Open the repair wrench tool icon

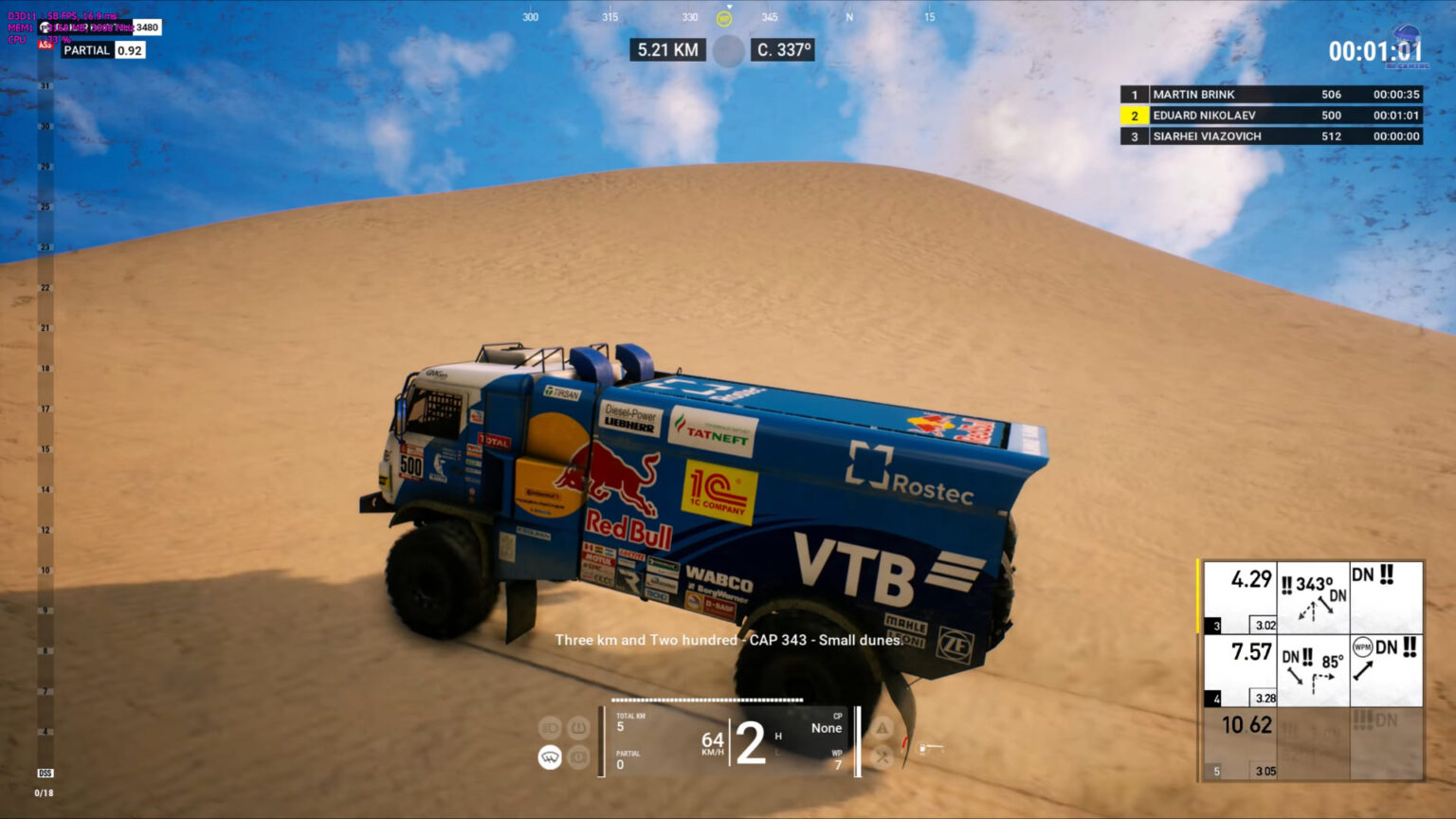tap(883, 756)
